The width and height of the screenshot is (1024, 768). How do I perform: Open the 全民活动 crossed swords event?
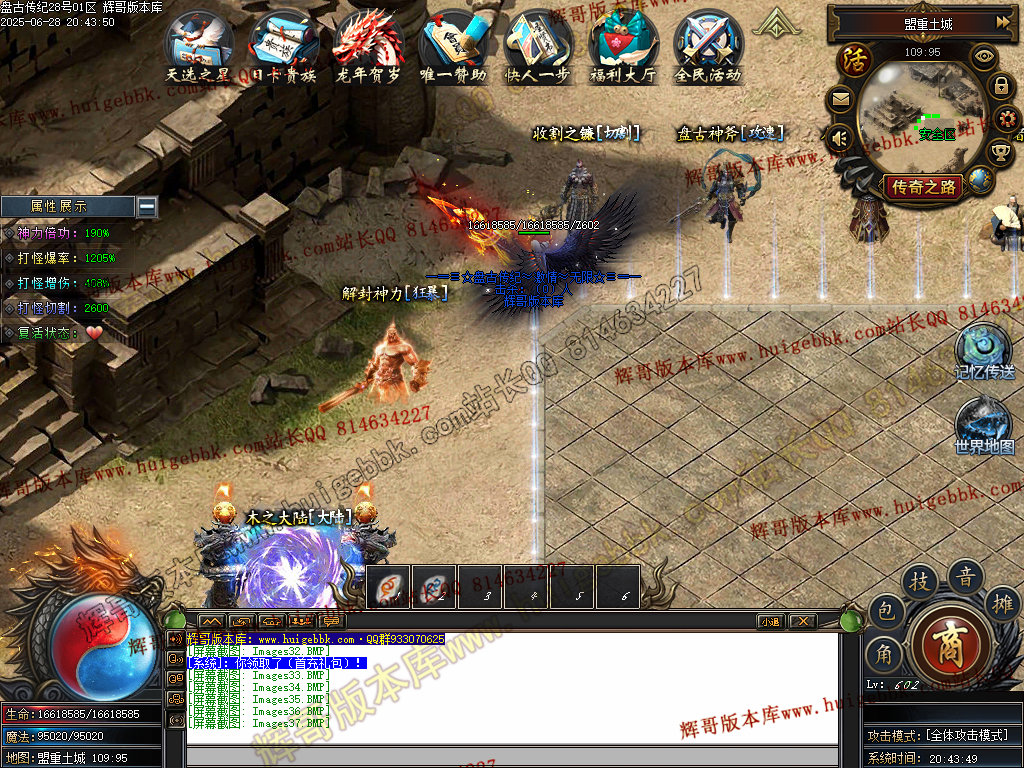[x=708, y=44]
